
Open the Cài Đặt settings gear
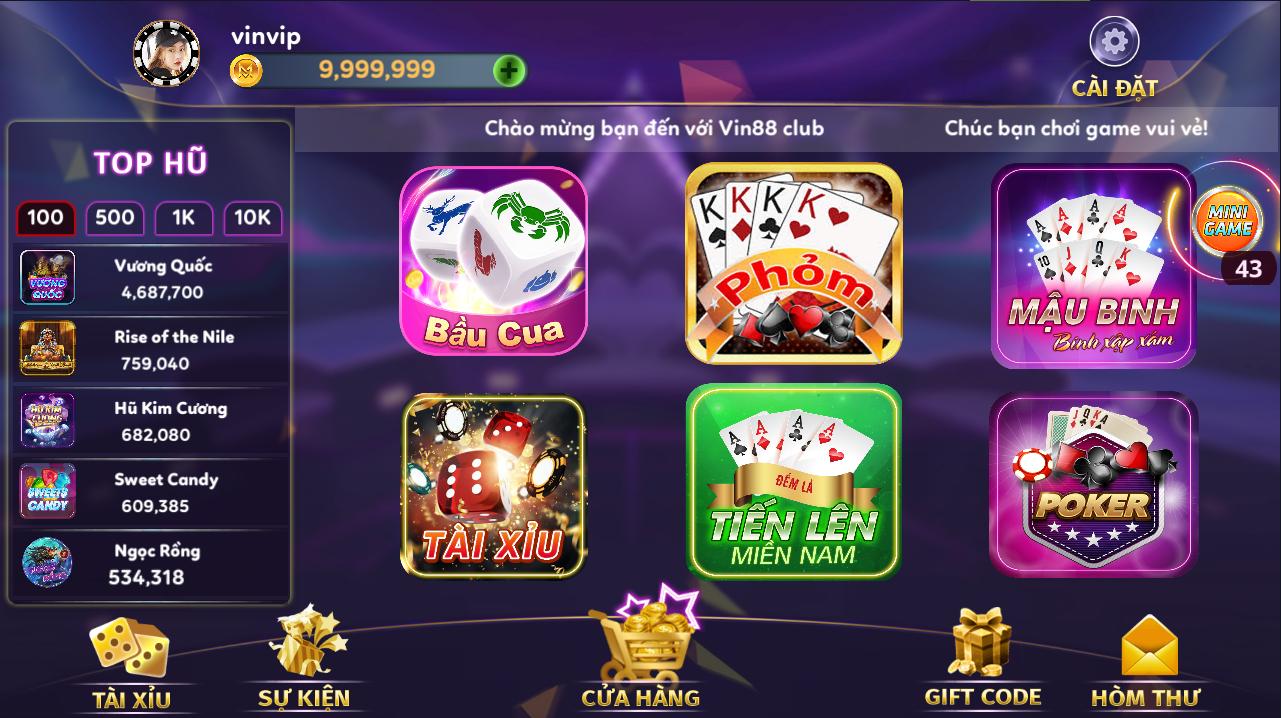point(1114,43)
